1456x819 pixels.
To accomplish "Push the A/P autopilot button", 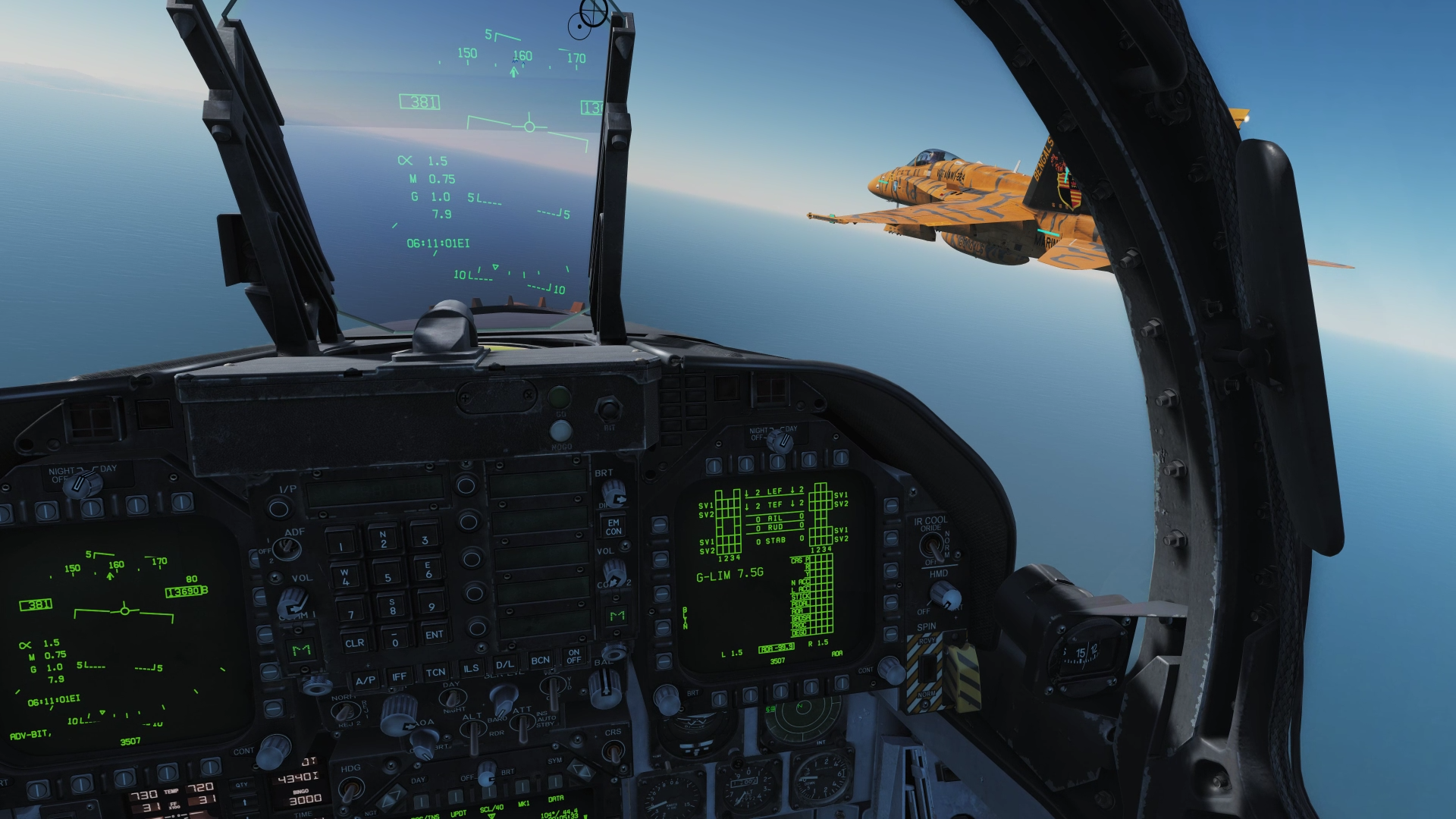I will pyautogui.click(x=365, y=679).
